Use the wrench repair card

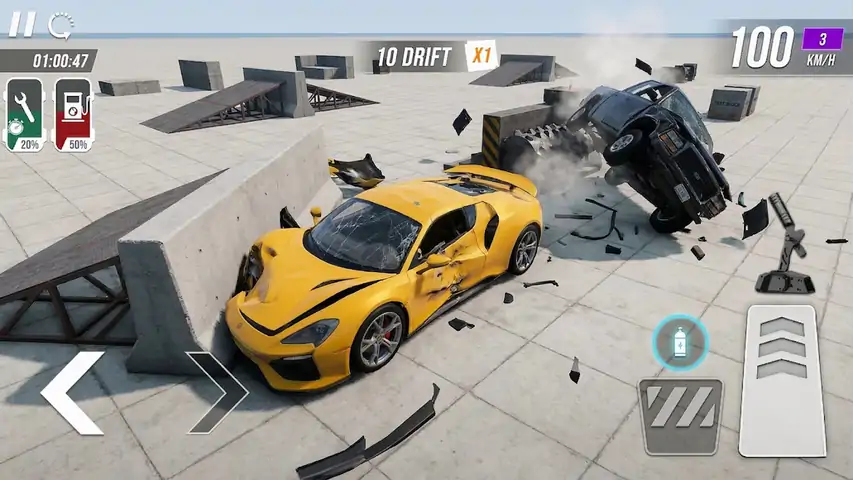(24, 115)
